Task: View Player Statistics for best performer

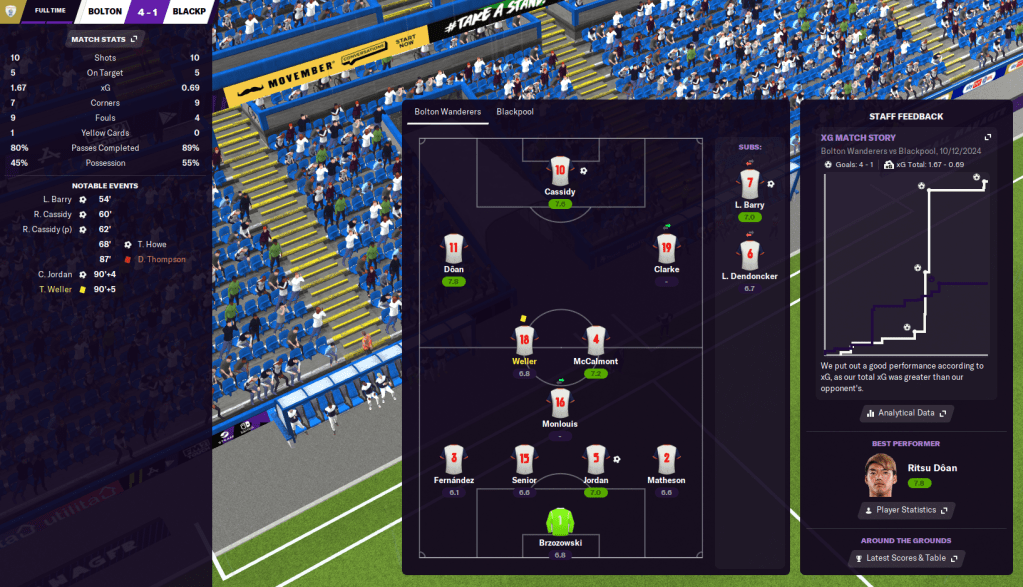Action: click(x=906, y=510)
